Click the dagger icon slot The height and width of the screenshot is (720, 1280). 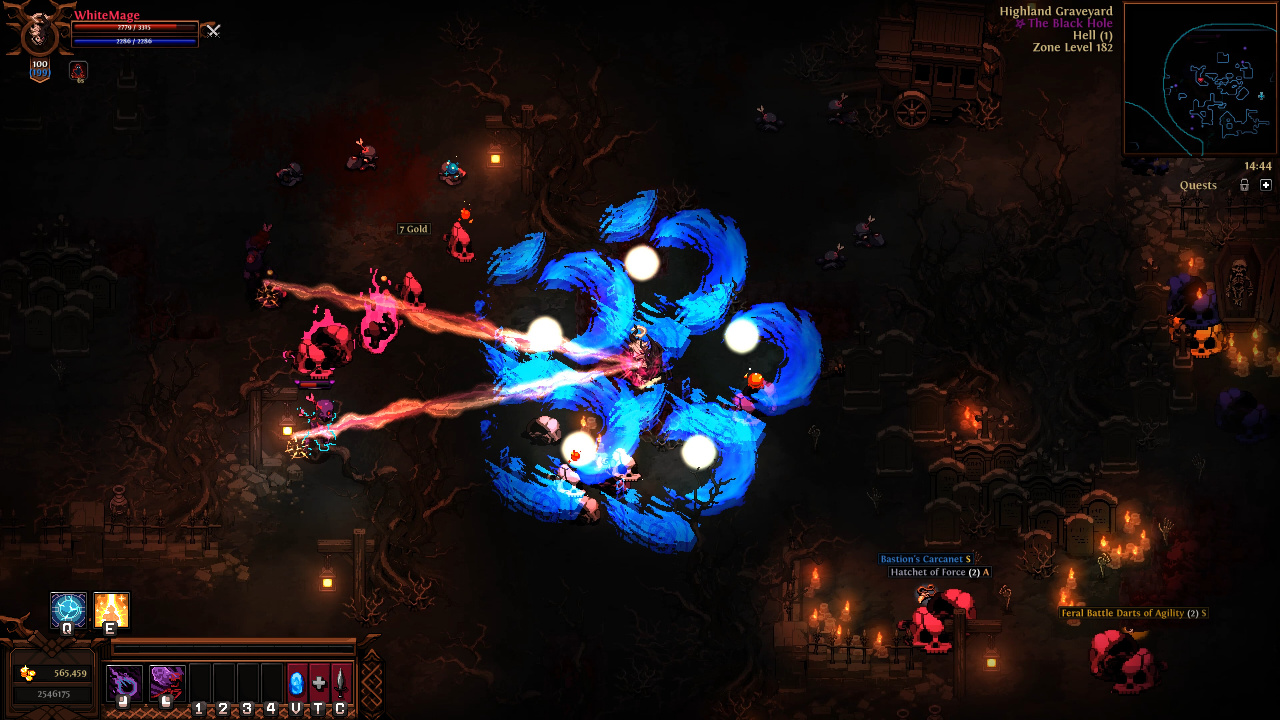coord(341,683)
